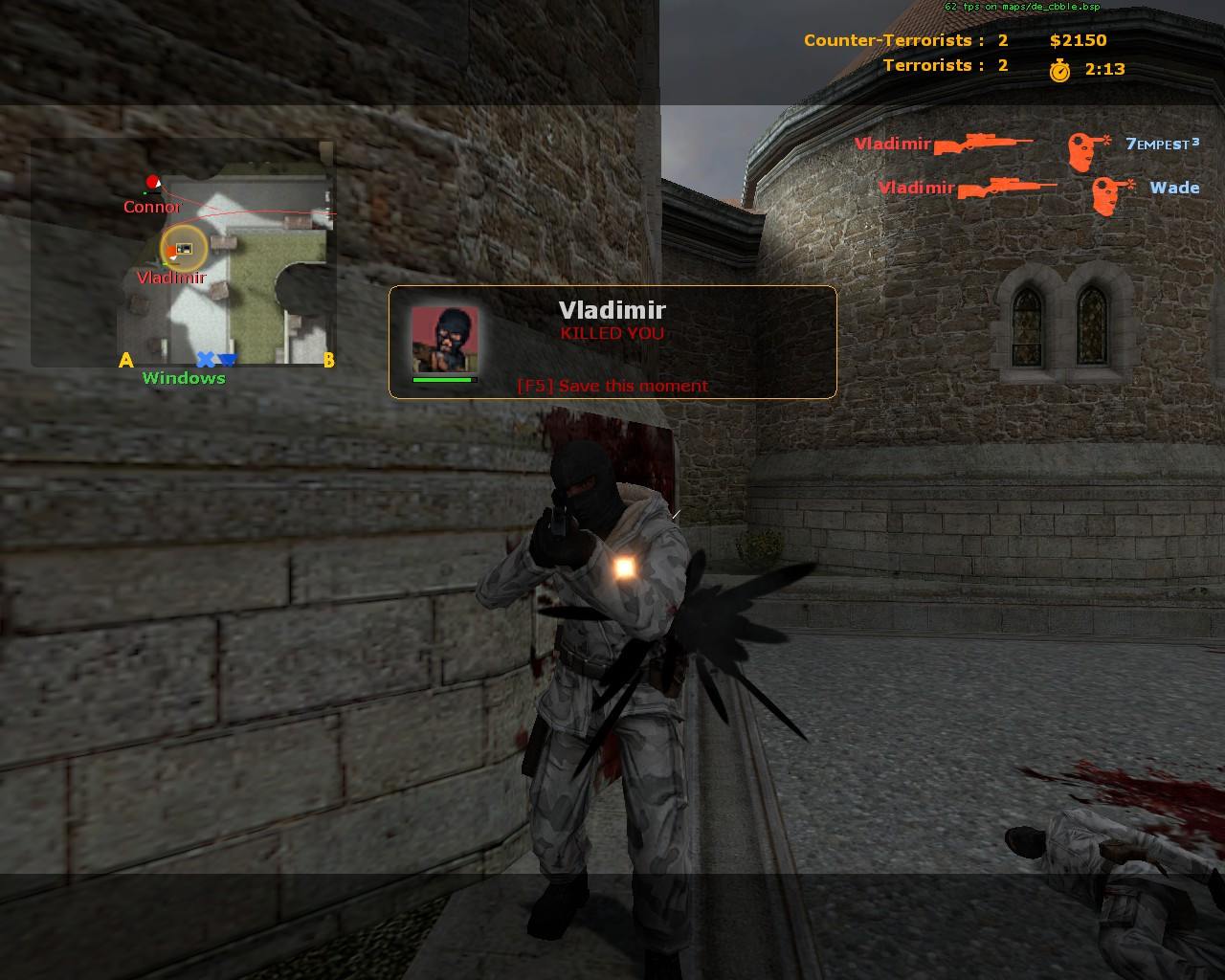Click the blue X marker on the minimap

[205, 359]
